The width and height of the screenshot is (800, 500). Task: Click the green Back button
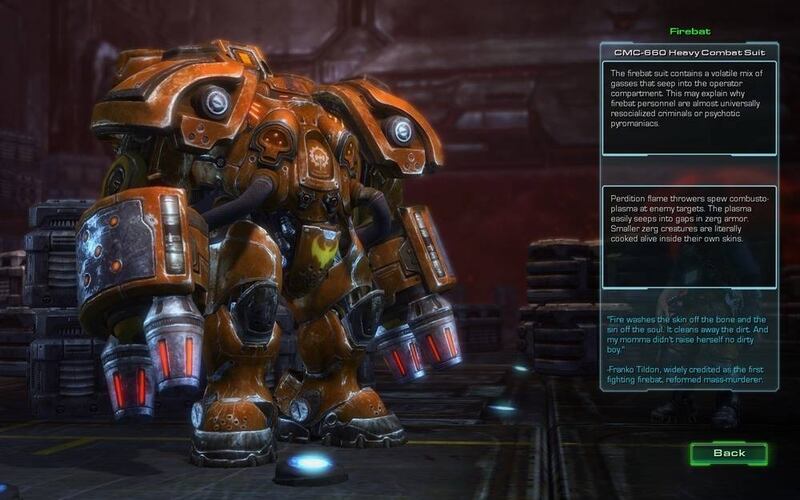[x=729, y=453]
